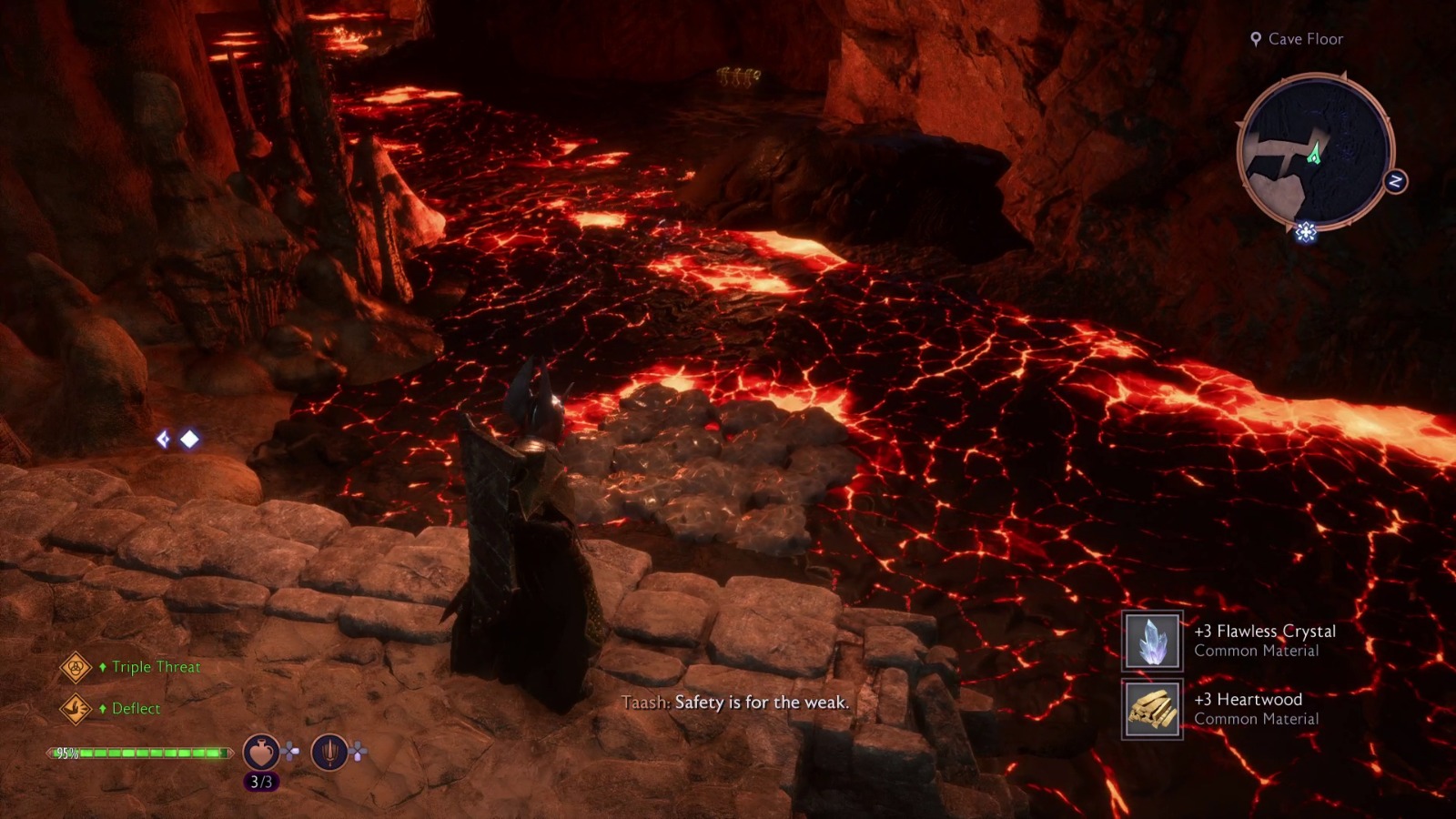Click the green upgrade arrow next to Deflect

103,708
